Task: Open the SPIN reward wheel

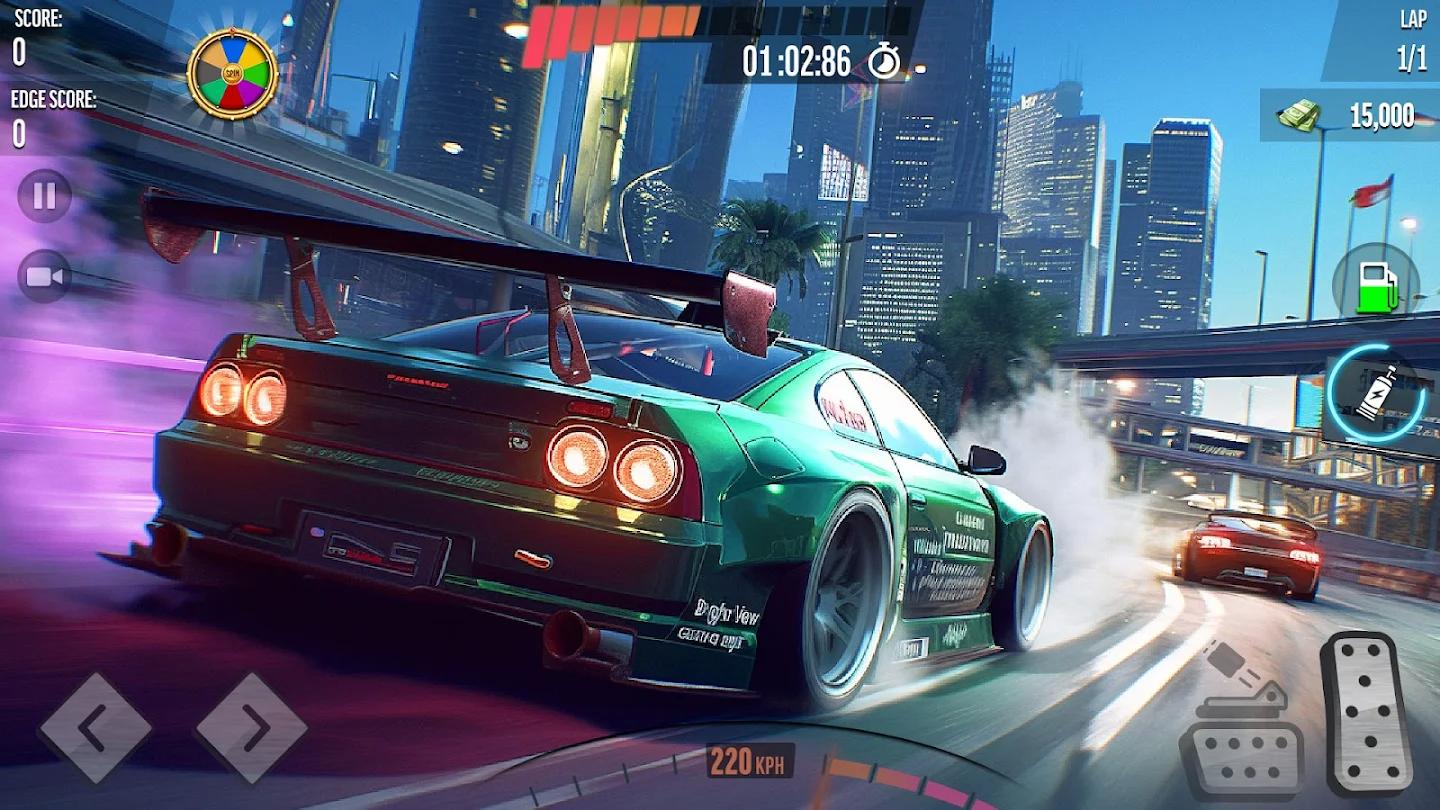Action: pyautogui.click(x=232, y=70)
